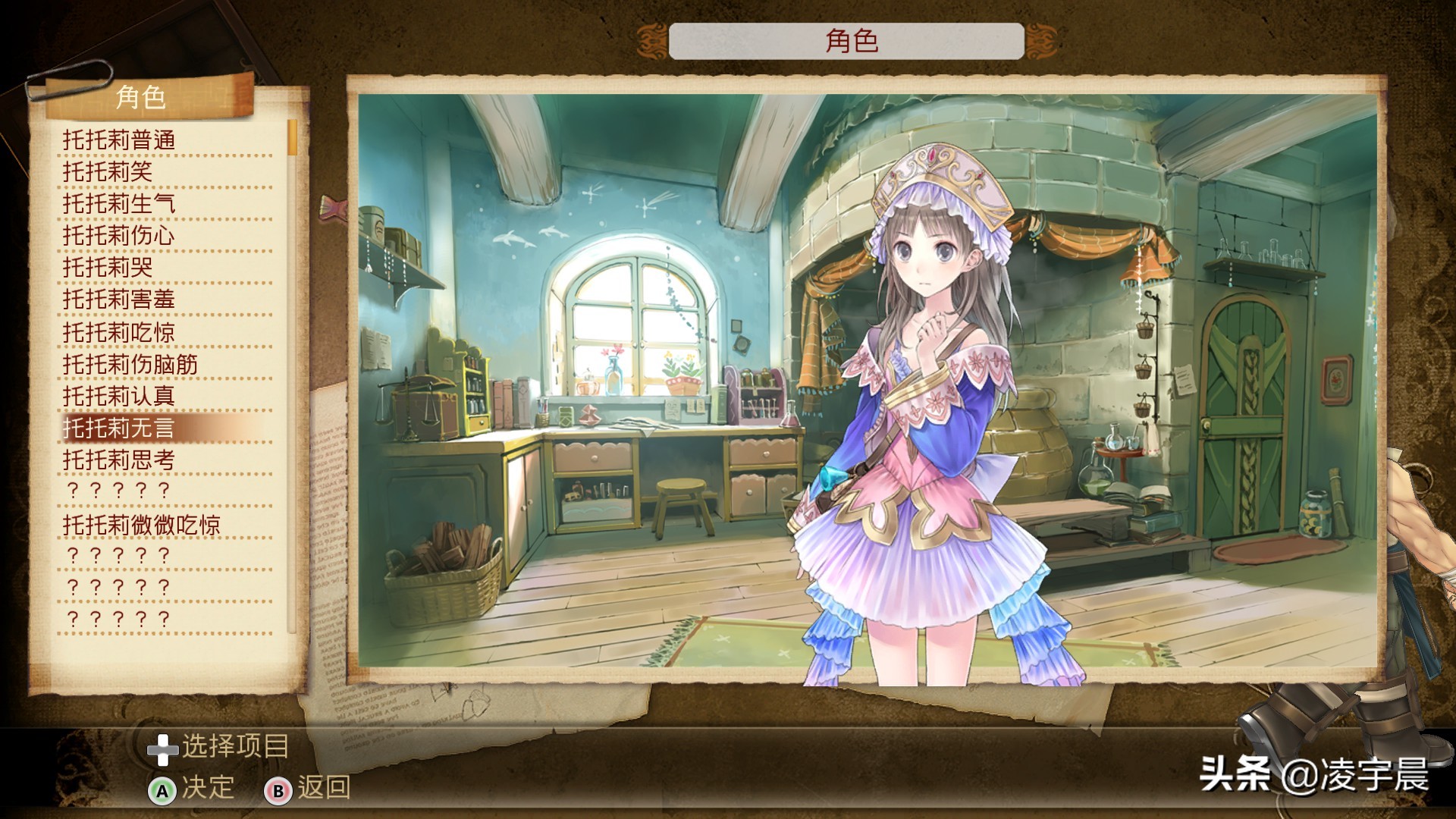Click the character list scrollbar thumb
Screen dimensions: 1456x819
pyautogui.click(x=292, y=138)
